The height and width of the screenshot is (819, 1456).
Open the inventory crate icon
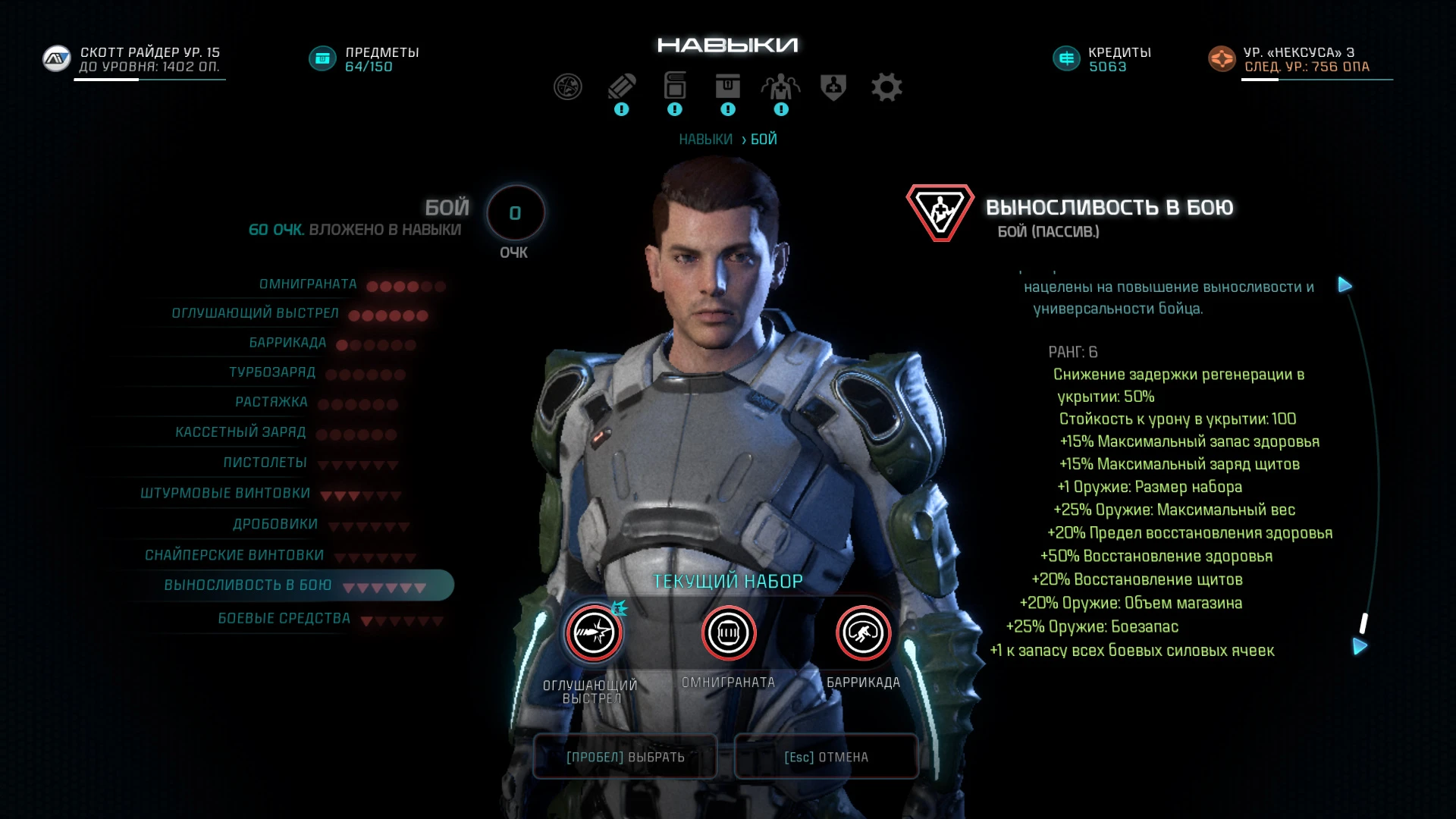[727, 86]
